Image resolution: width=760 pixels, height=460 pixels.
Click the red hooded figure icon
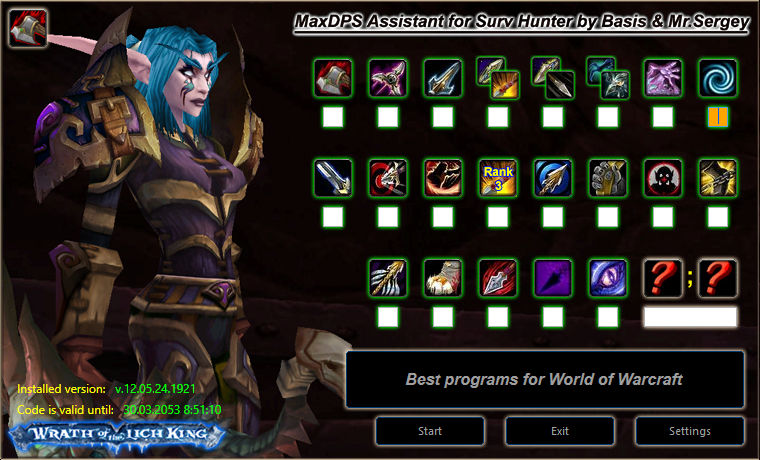point(662,178)
